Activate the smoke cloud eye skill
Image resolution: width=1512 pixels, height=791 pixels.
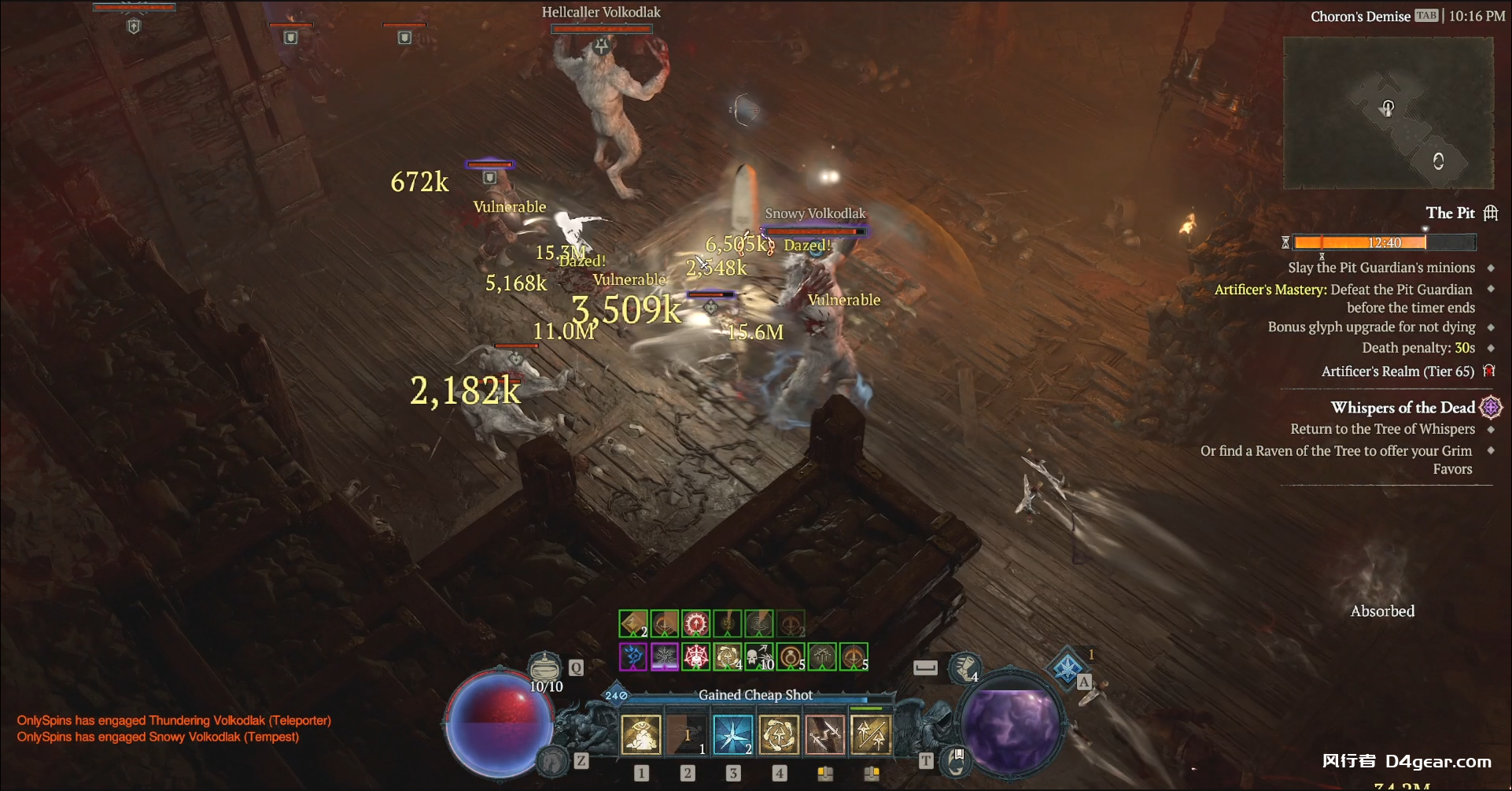coord(641,734)
